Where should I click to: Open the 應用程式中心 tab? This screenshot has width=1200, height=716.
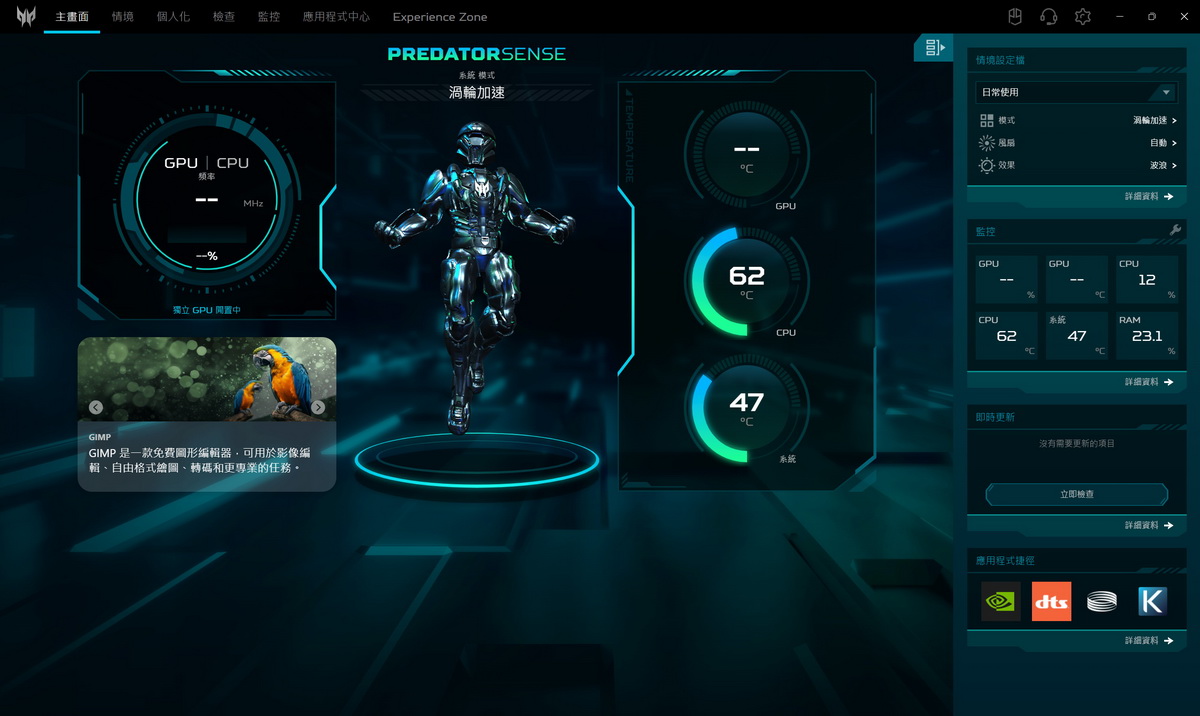pos(336,17)
